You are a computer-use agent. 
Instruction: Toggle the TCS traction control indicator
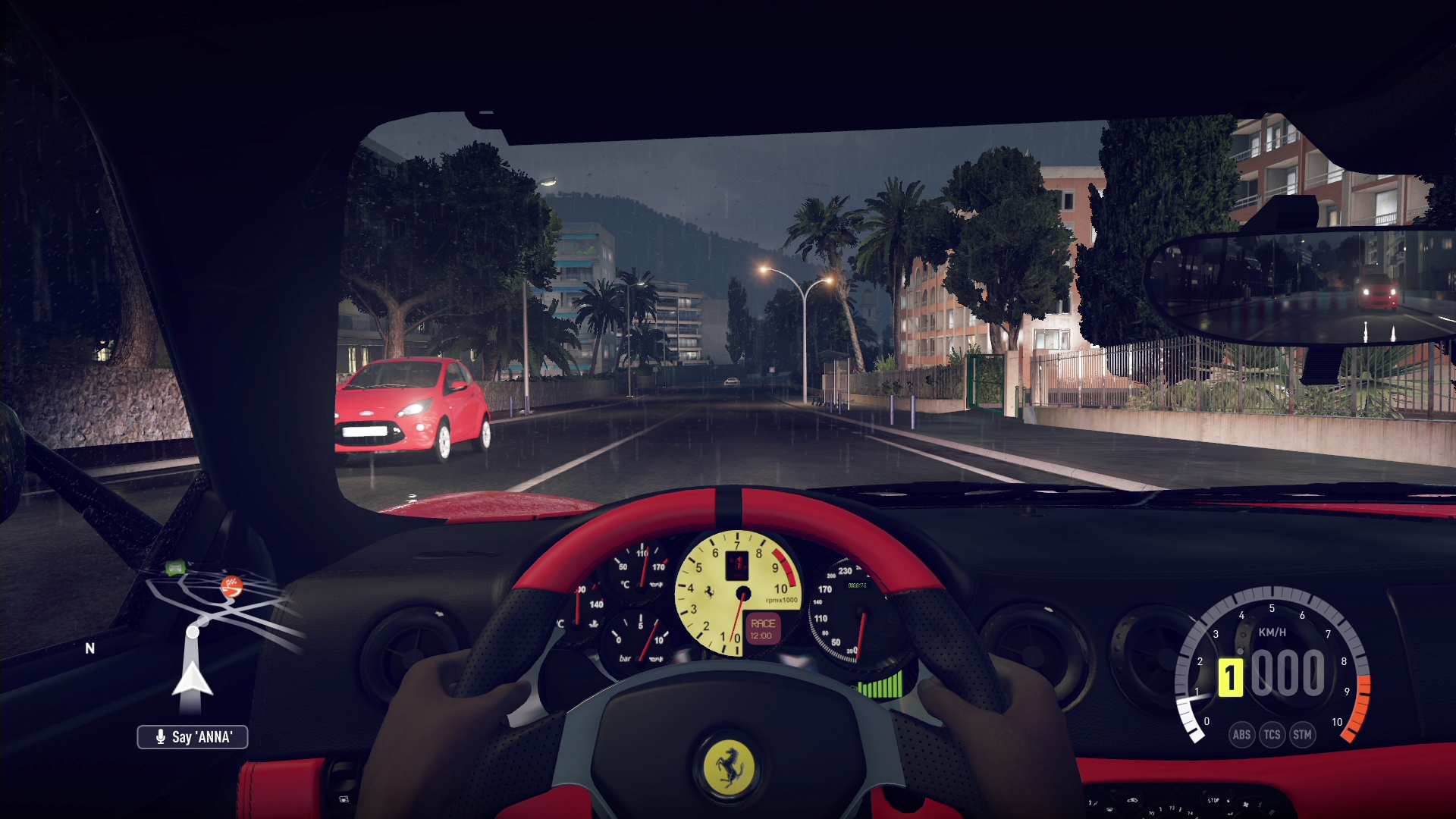(x=1272, y=735)
